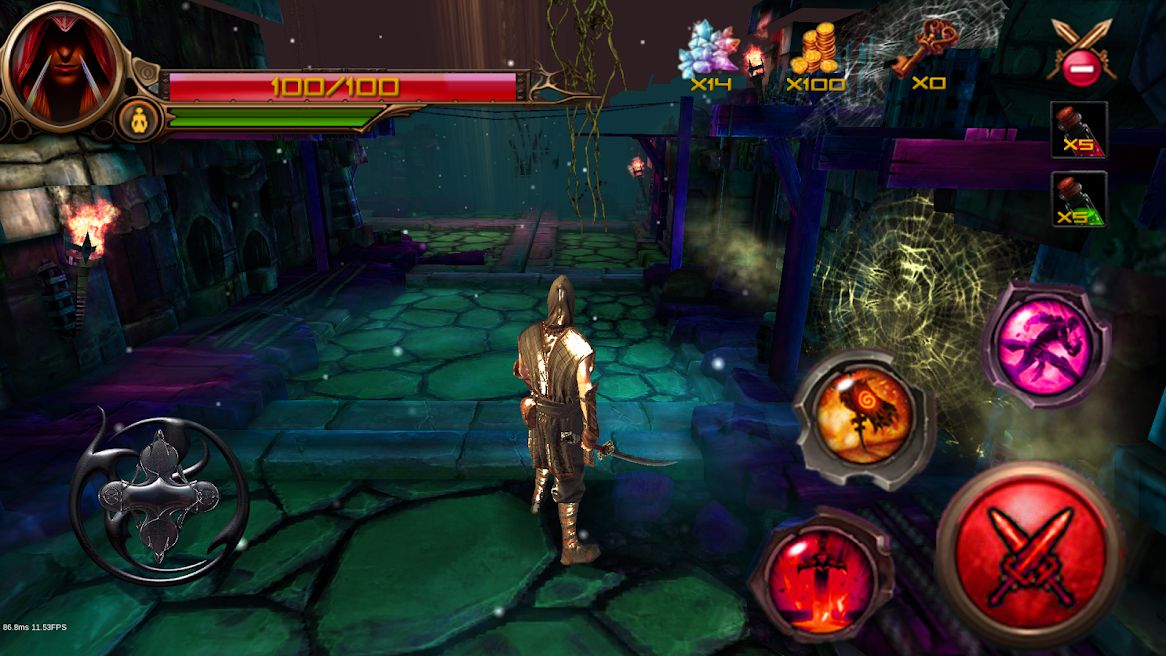Screen dimensions: 1166x656
Task: Select the crystal gems counter icon
Action: pos(709,49)
